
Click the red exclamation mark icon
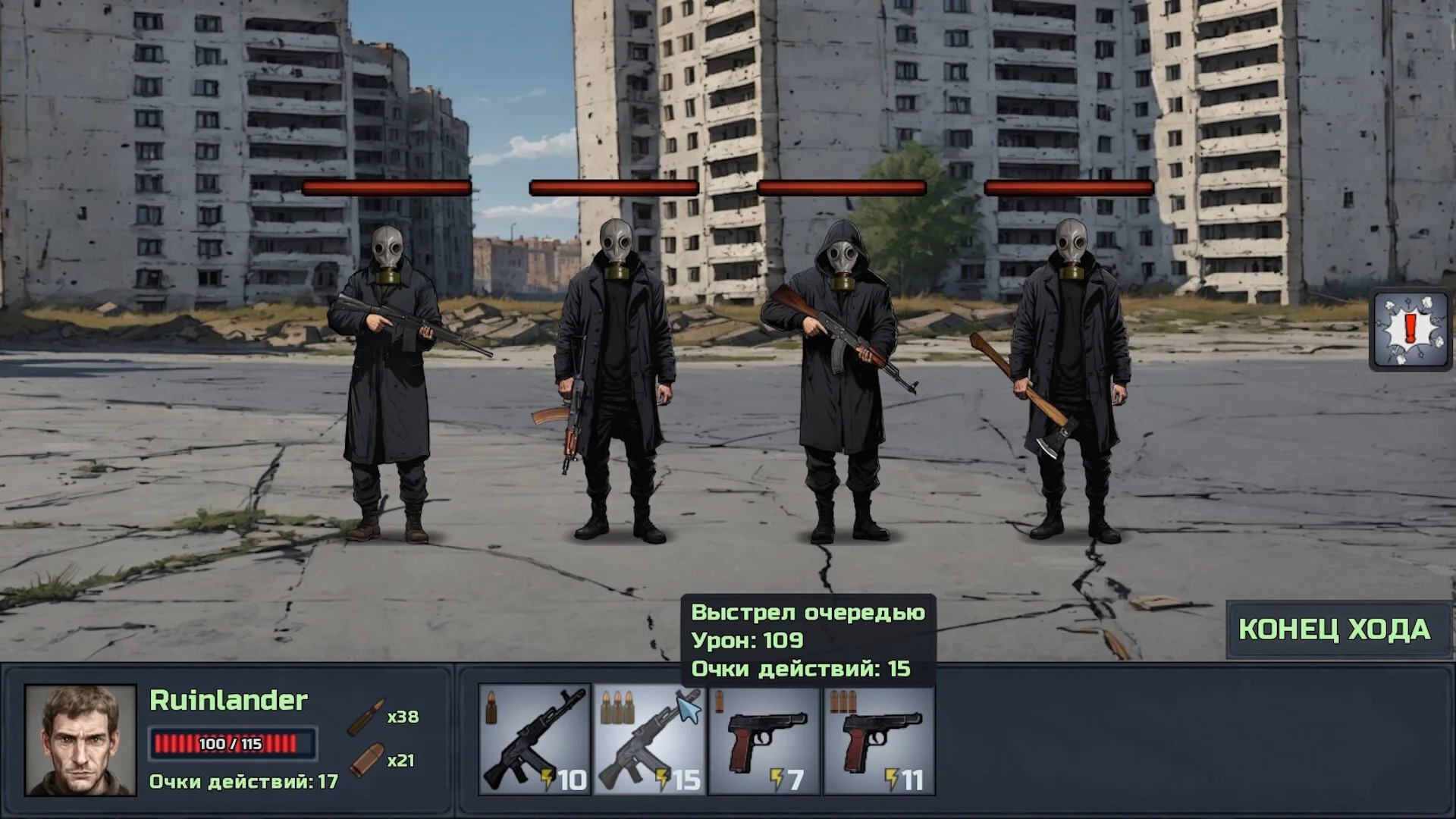click(x=1410, y=331)
